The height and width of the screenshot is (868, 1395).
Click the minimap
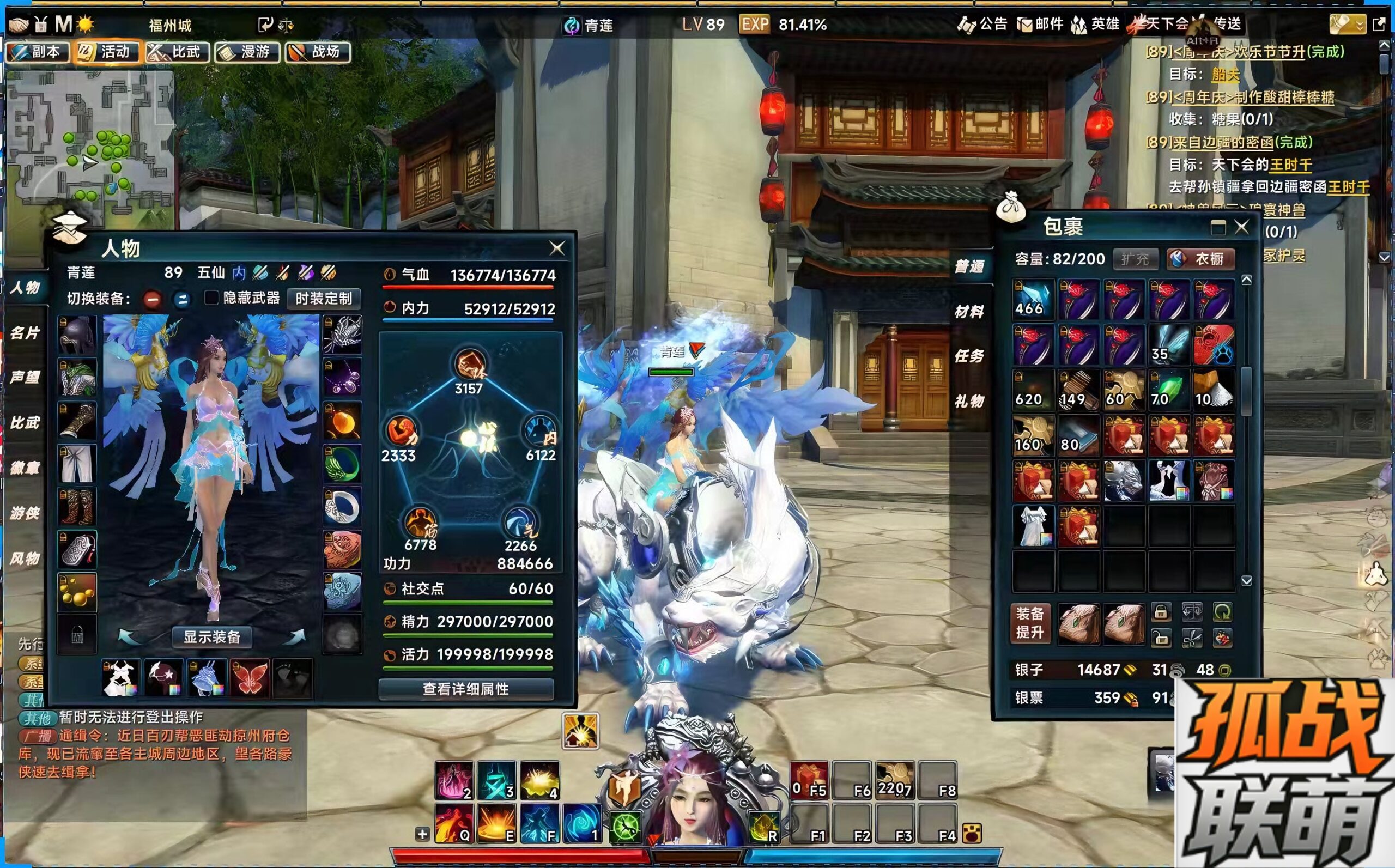point(89,138)
